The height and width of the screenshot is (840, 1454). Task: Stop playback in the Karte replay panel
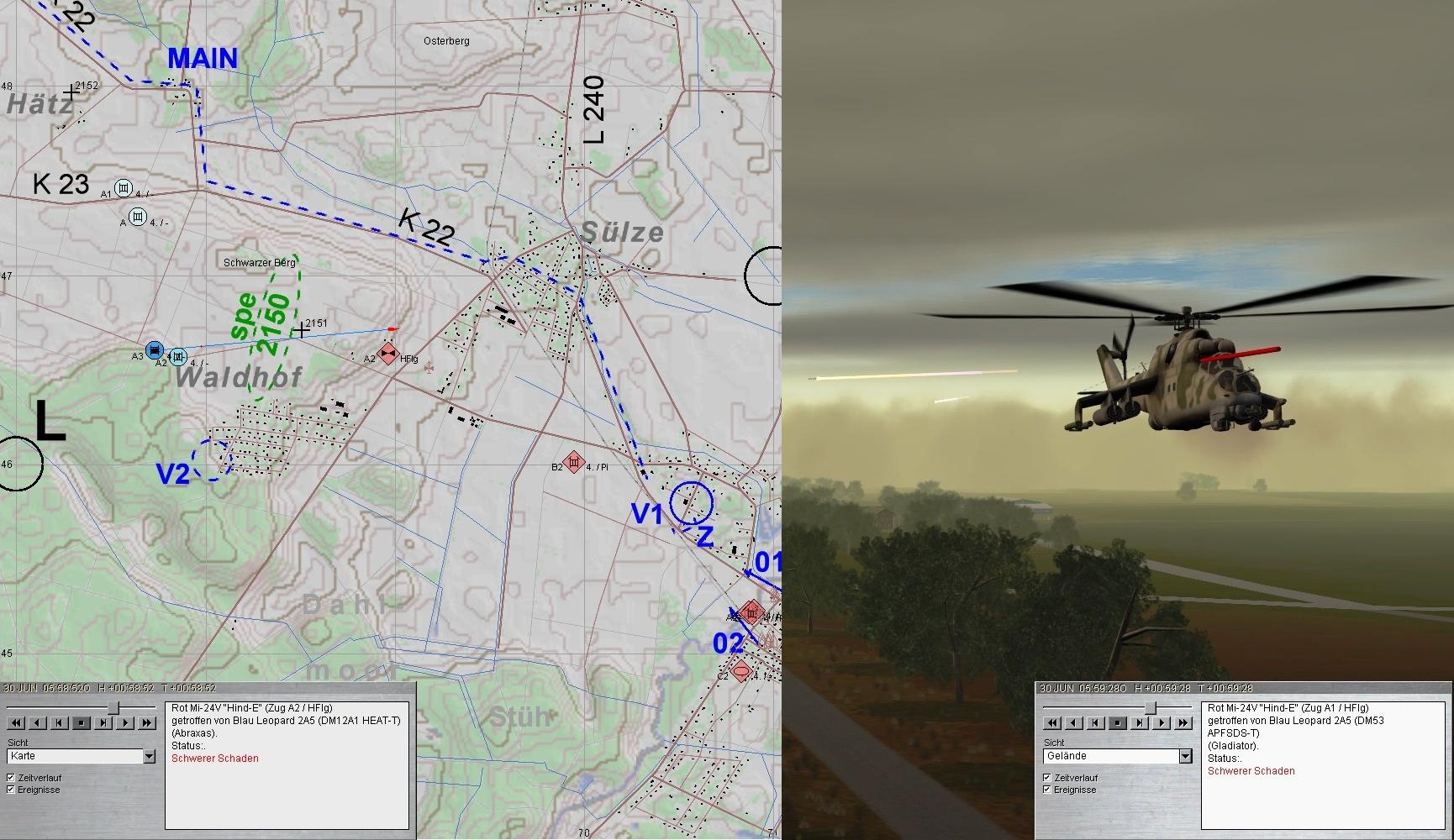82,722
